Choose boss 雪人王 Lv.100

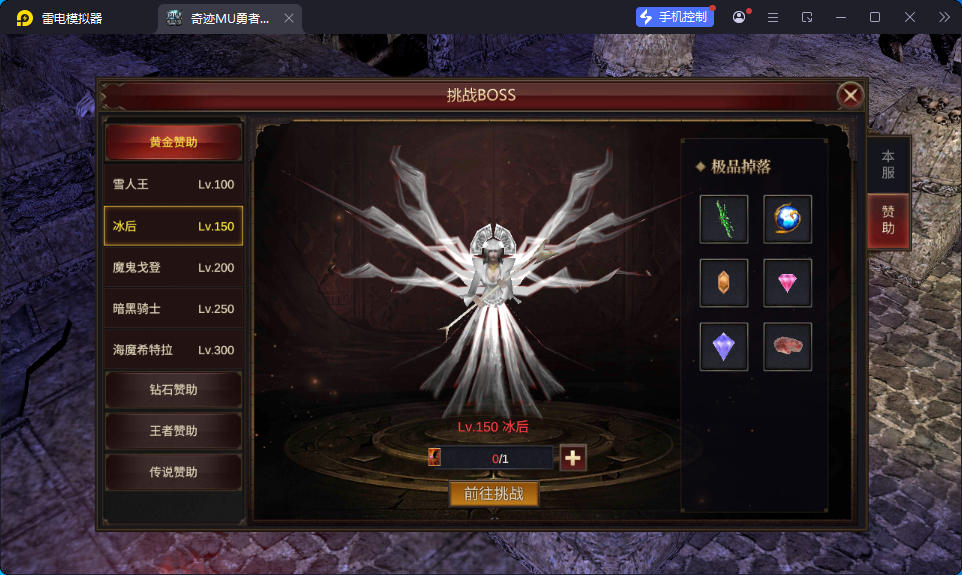pos(174,184)
